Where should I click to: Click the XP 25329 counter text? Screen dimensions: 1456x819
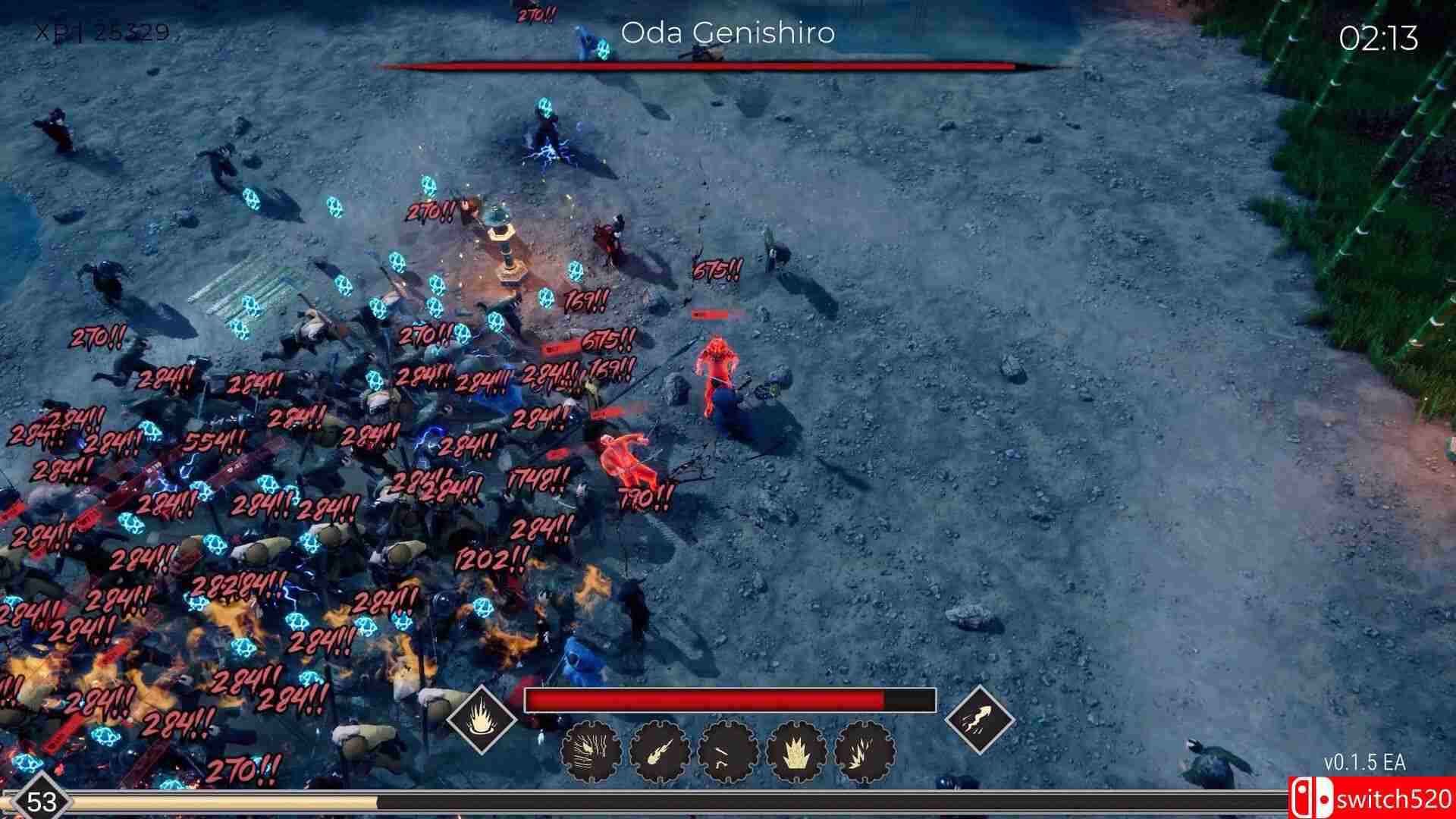99,32
